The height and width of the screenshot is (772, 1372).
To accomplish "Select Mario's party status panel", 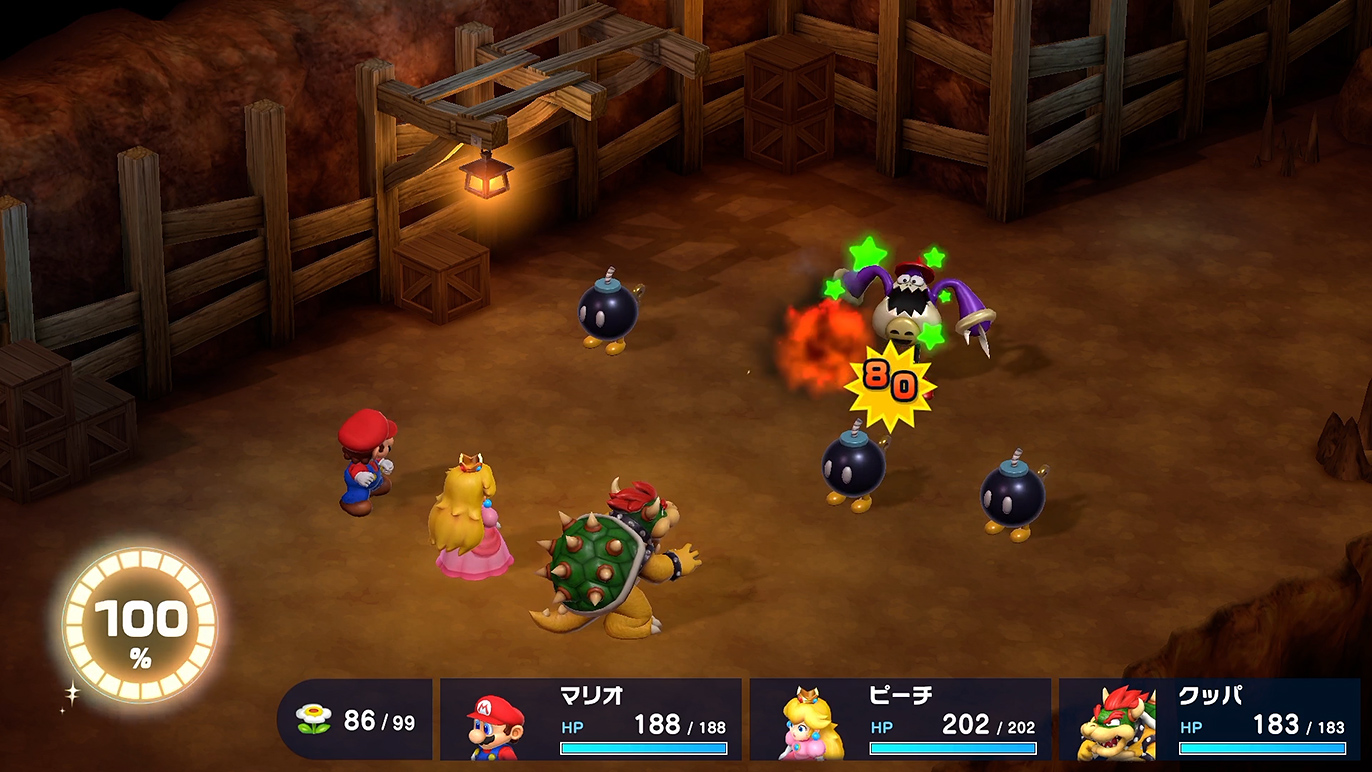I will [x=591, y=720].
